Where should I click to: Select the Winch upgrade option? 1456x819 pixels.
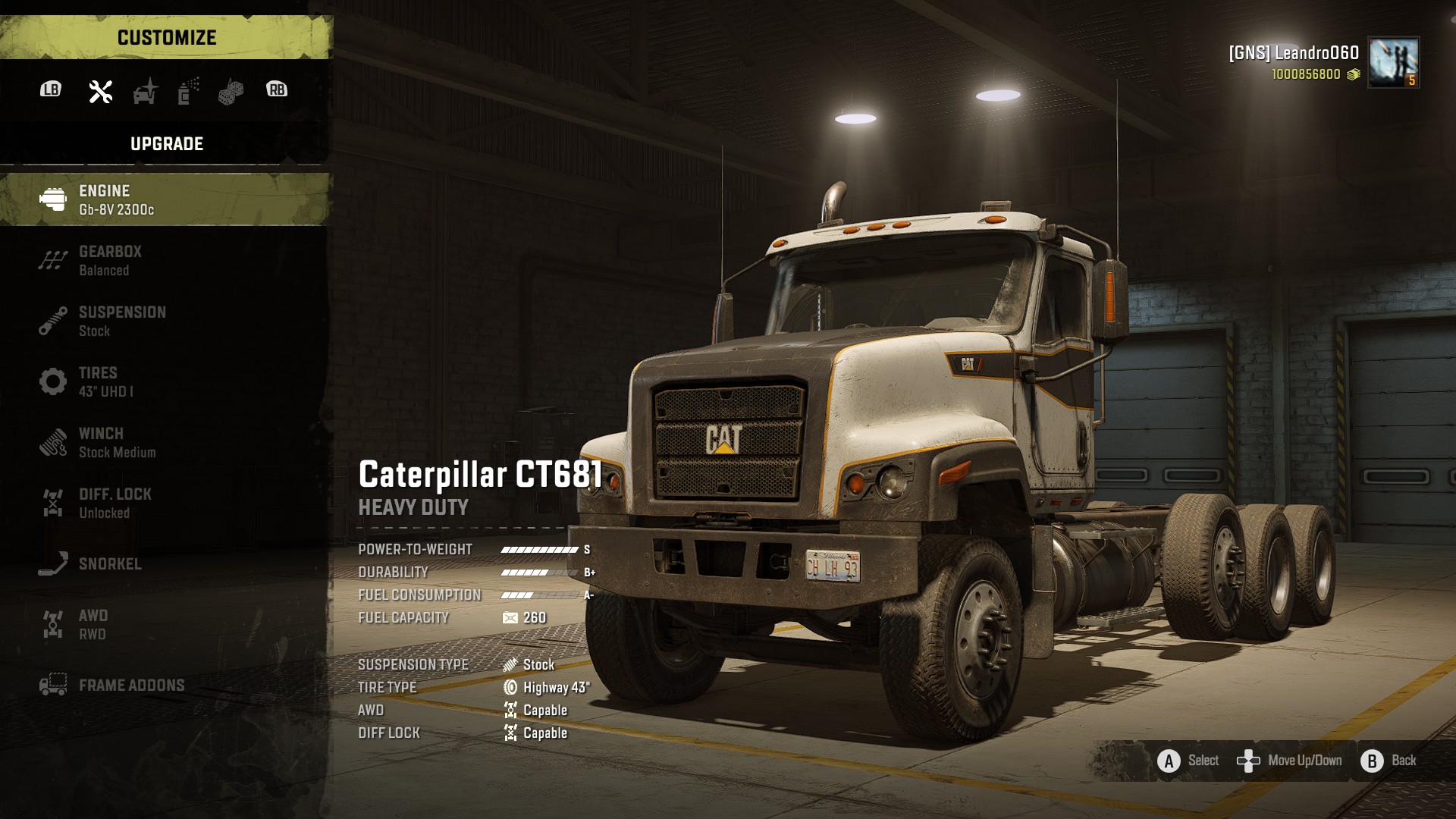pyautogui.click(x=165, y=442)
